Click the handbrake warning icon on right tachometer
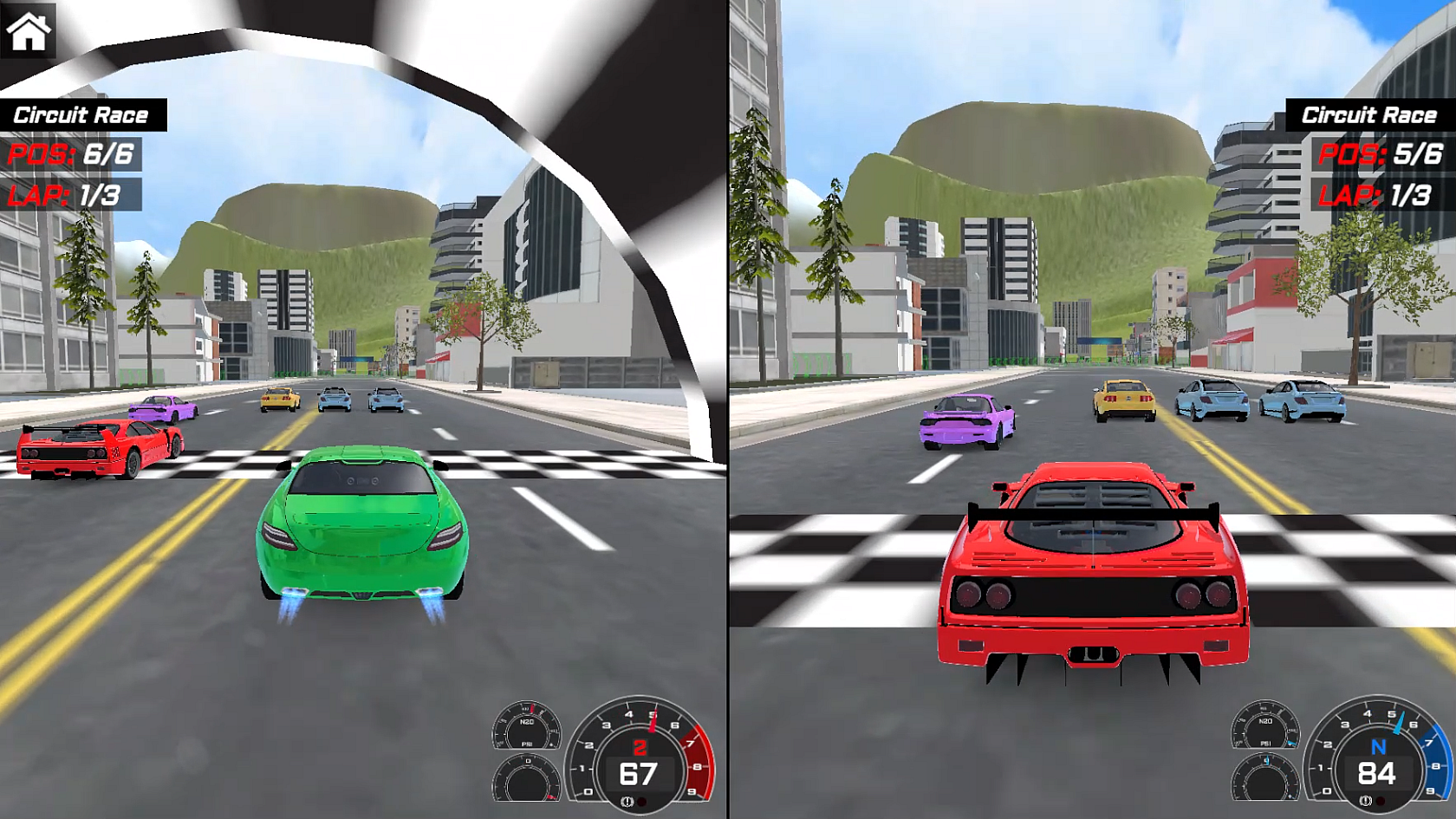 point(1365,800)
